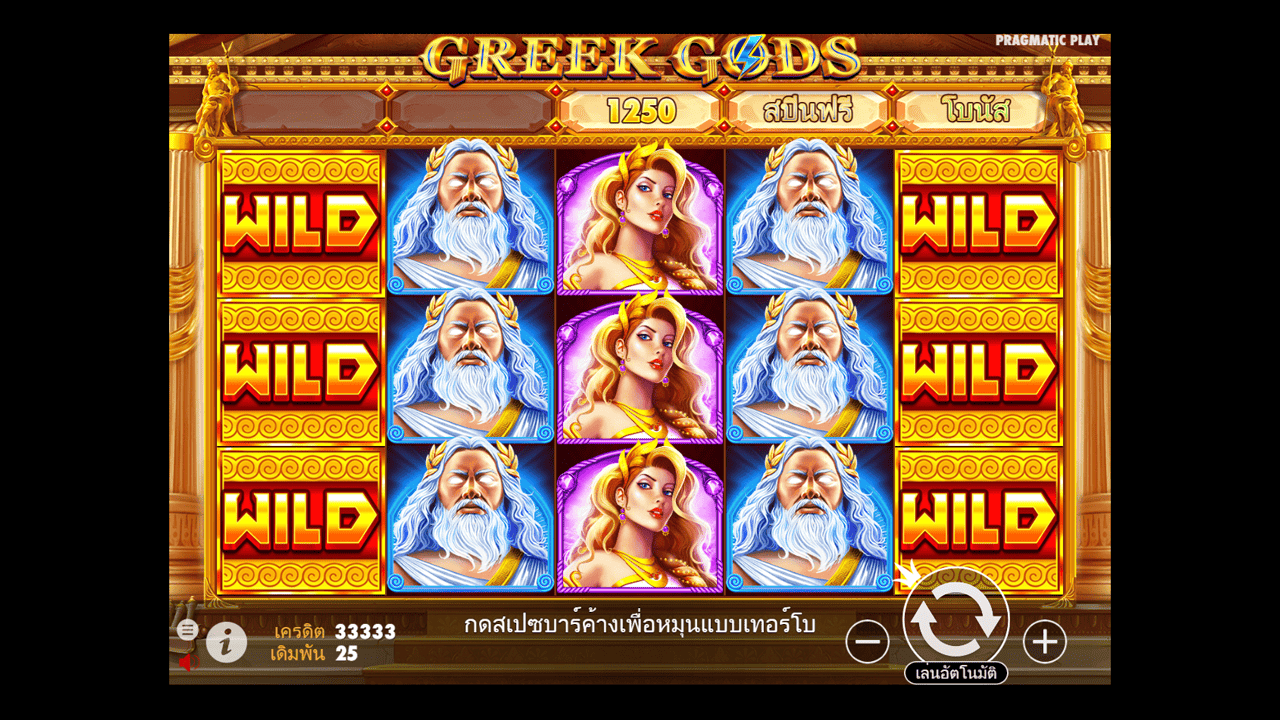The width and height of the screenshot is (1280, 720).
Task: Open the hamburger menu icon
Action: coord(186,630)
